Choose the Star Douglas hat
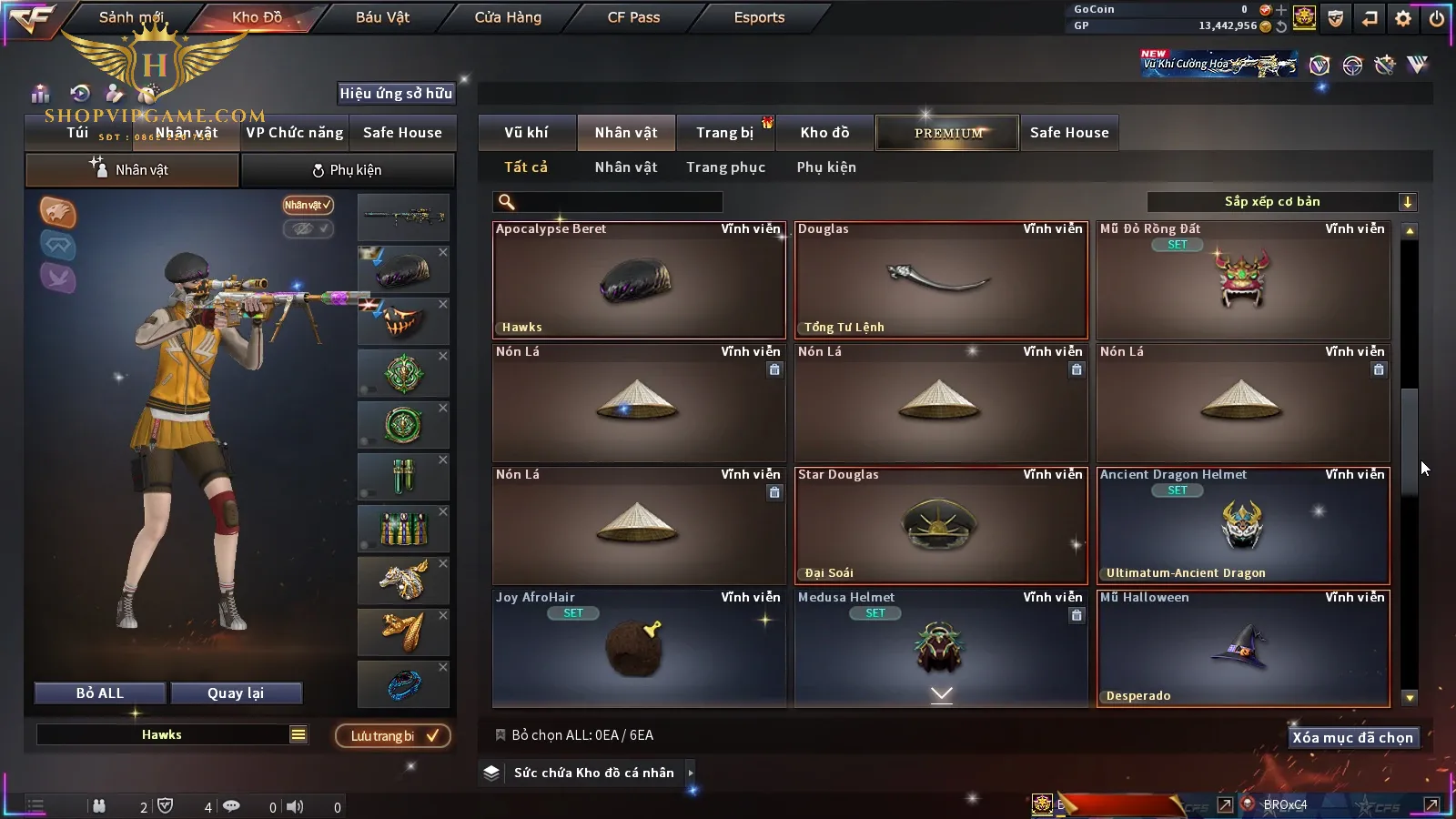The image size is (1456, 819). coord(941,526)
